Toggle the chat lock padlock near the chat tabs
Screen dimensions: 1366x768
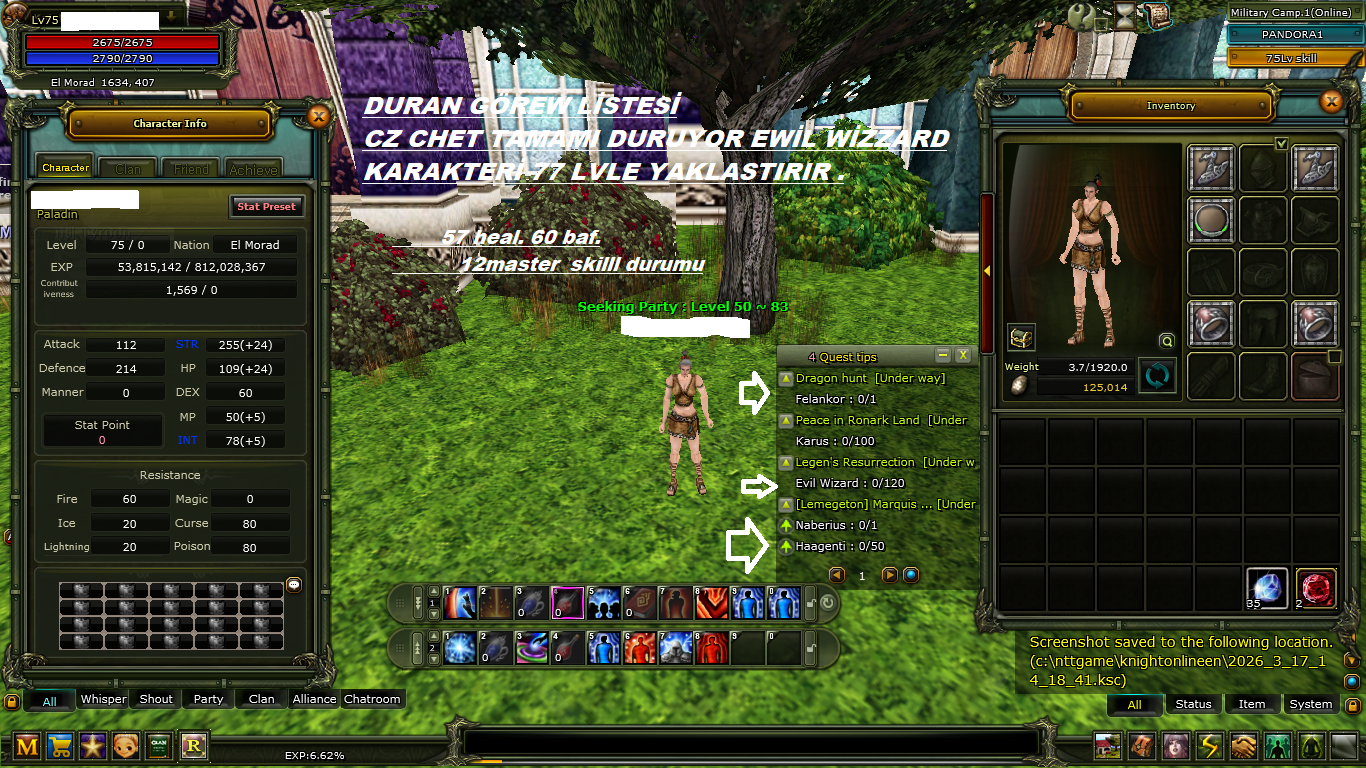[12, 700]
